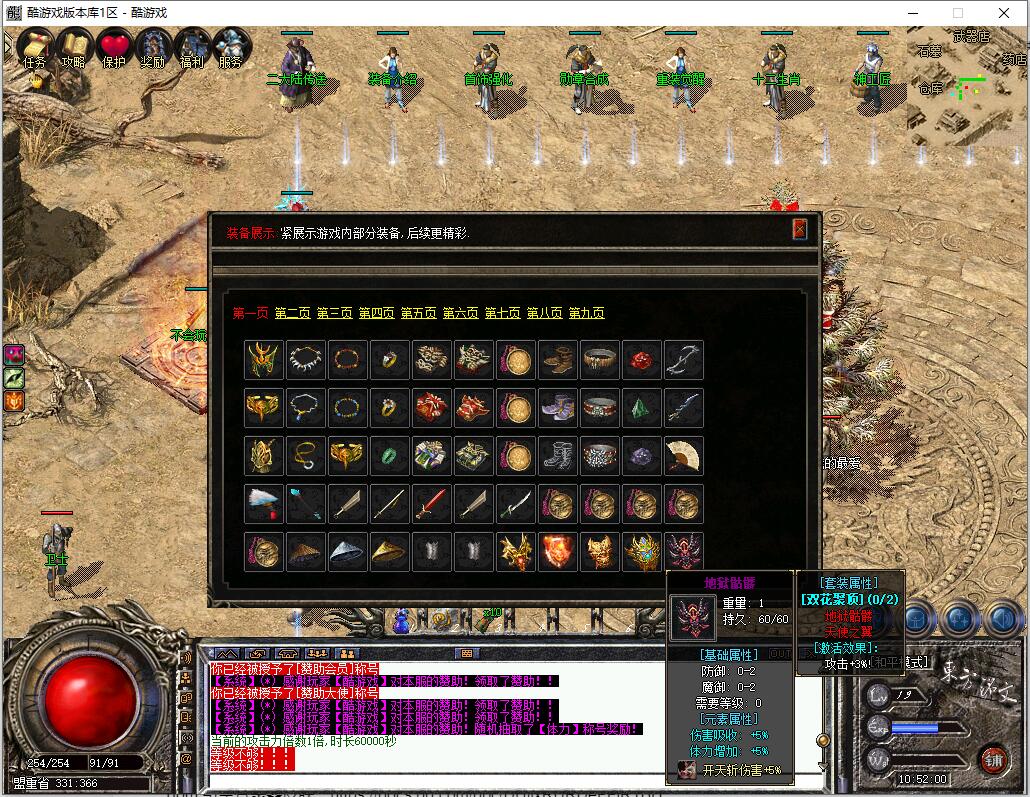The image size is (1030, 797).
Task: Select the red-bladed sword item
Action: tap(431, 504)
